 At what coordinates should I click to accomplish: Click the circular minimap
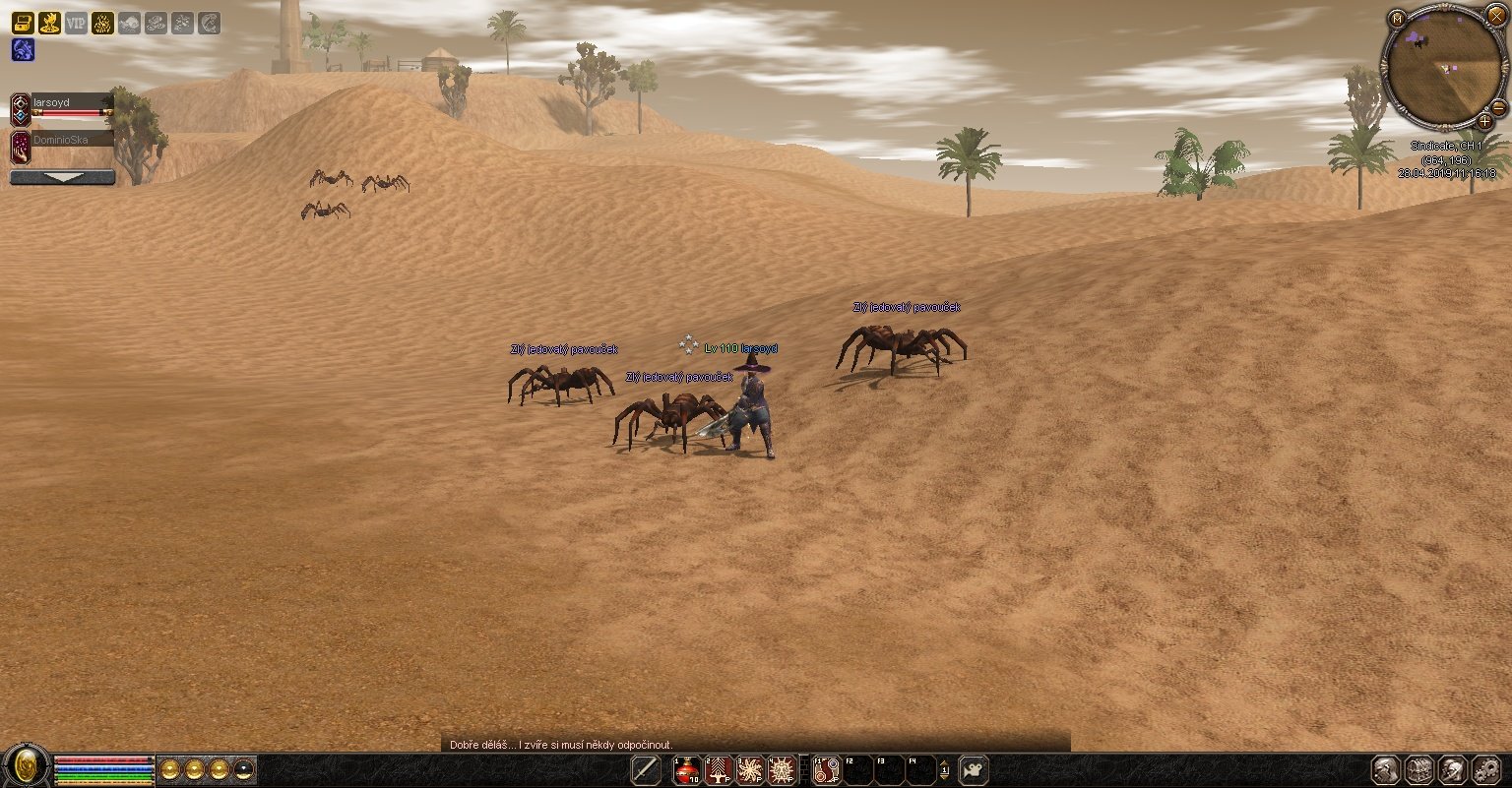tap(1443, 65)
